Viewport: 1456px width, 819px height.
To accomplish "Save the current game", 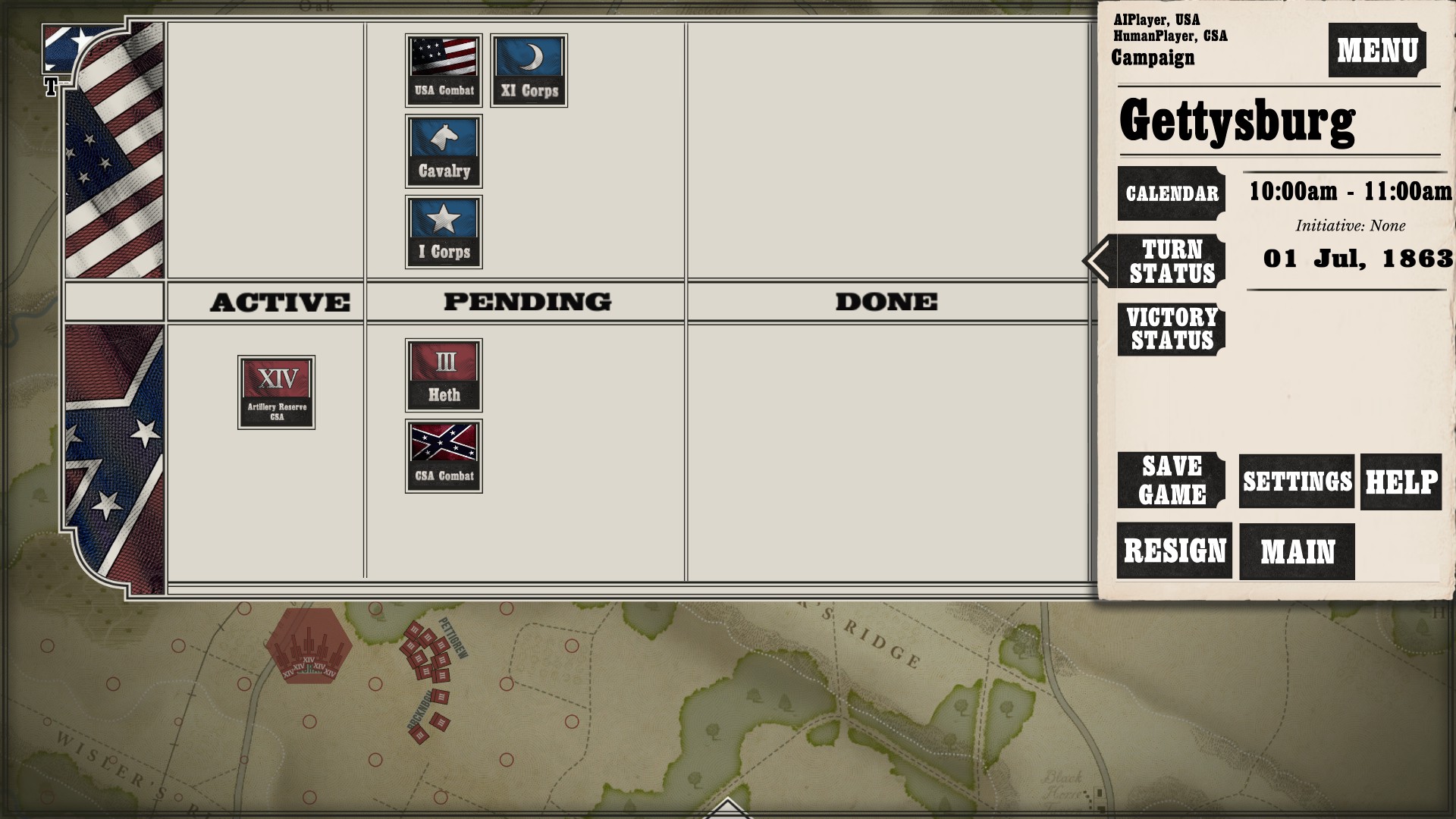I will coord(1172,480).
